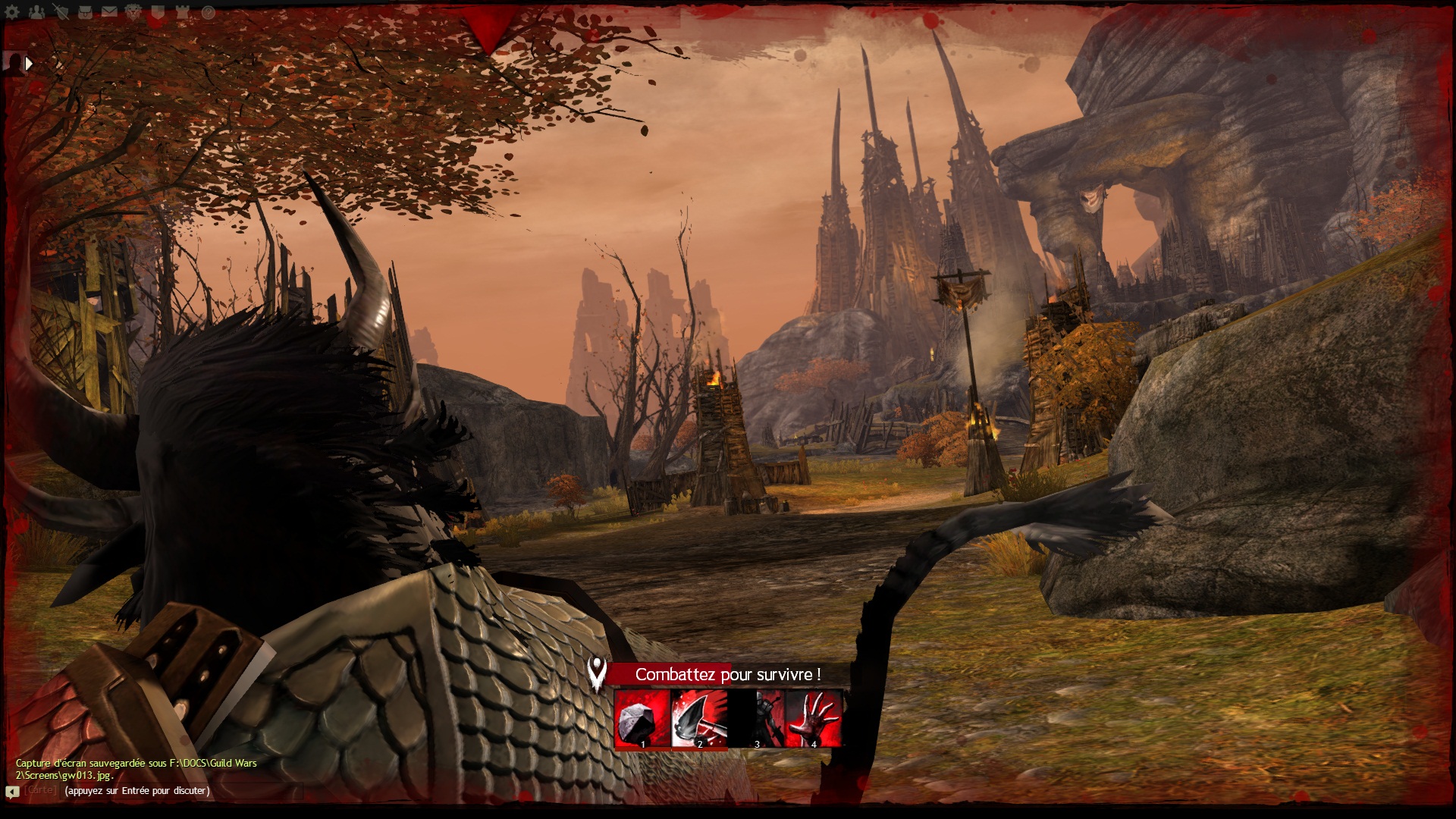Open the contacts and friends panel
Viewport: 1456px width, 819px height.
36,12
